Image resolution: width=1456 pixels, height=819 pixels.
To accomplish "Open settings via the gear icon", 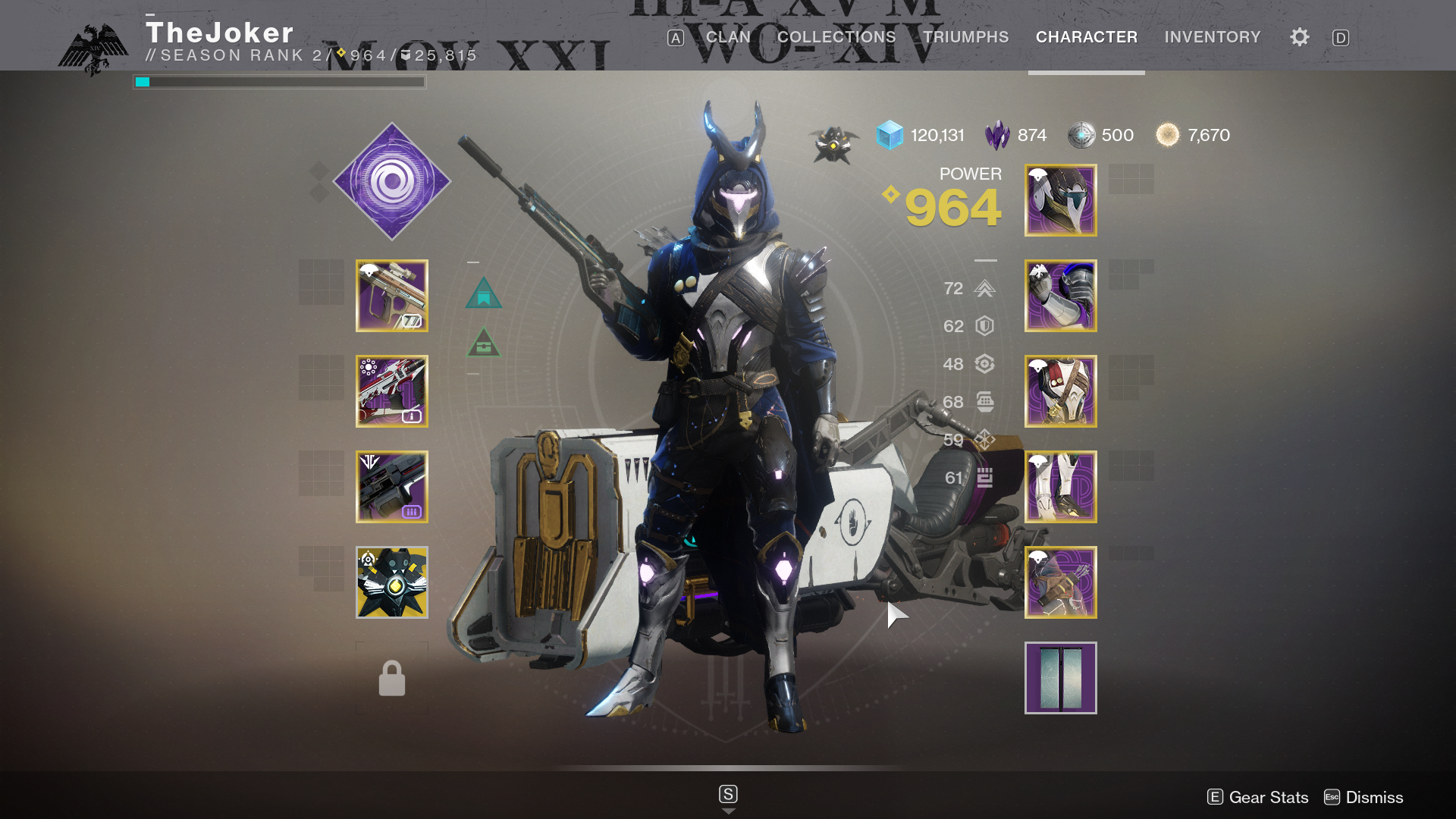I will click(1299, 37).
